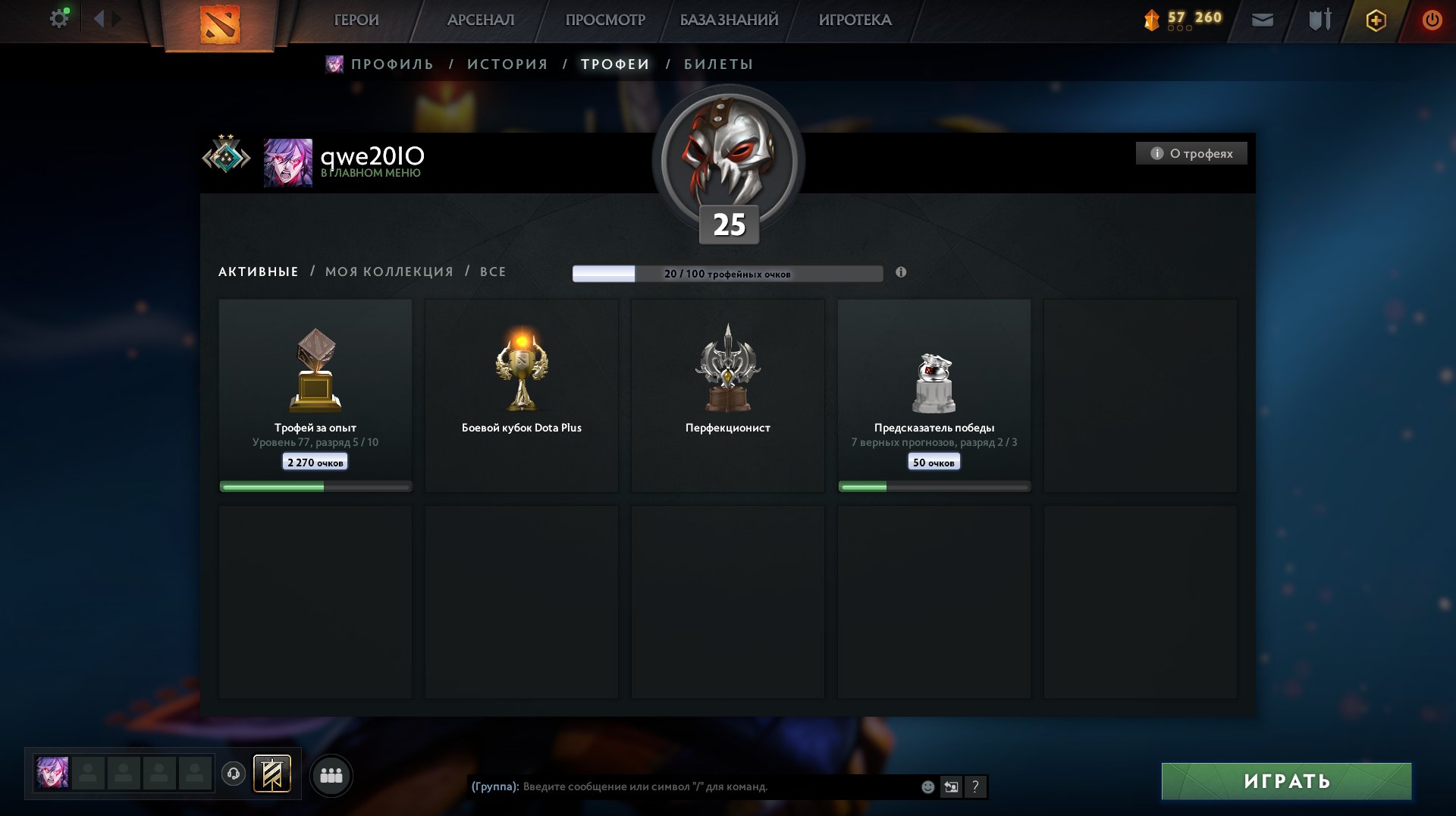This screenshot has height=816, width=1456.
Task: Switch to the АКТИВНЫЕ trophy filter
Action: coord(257,271)
